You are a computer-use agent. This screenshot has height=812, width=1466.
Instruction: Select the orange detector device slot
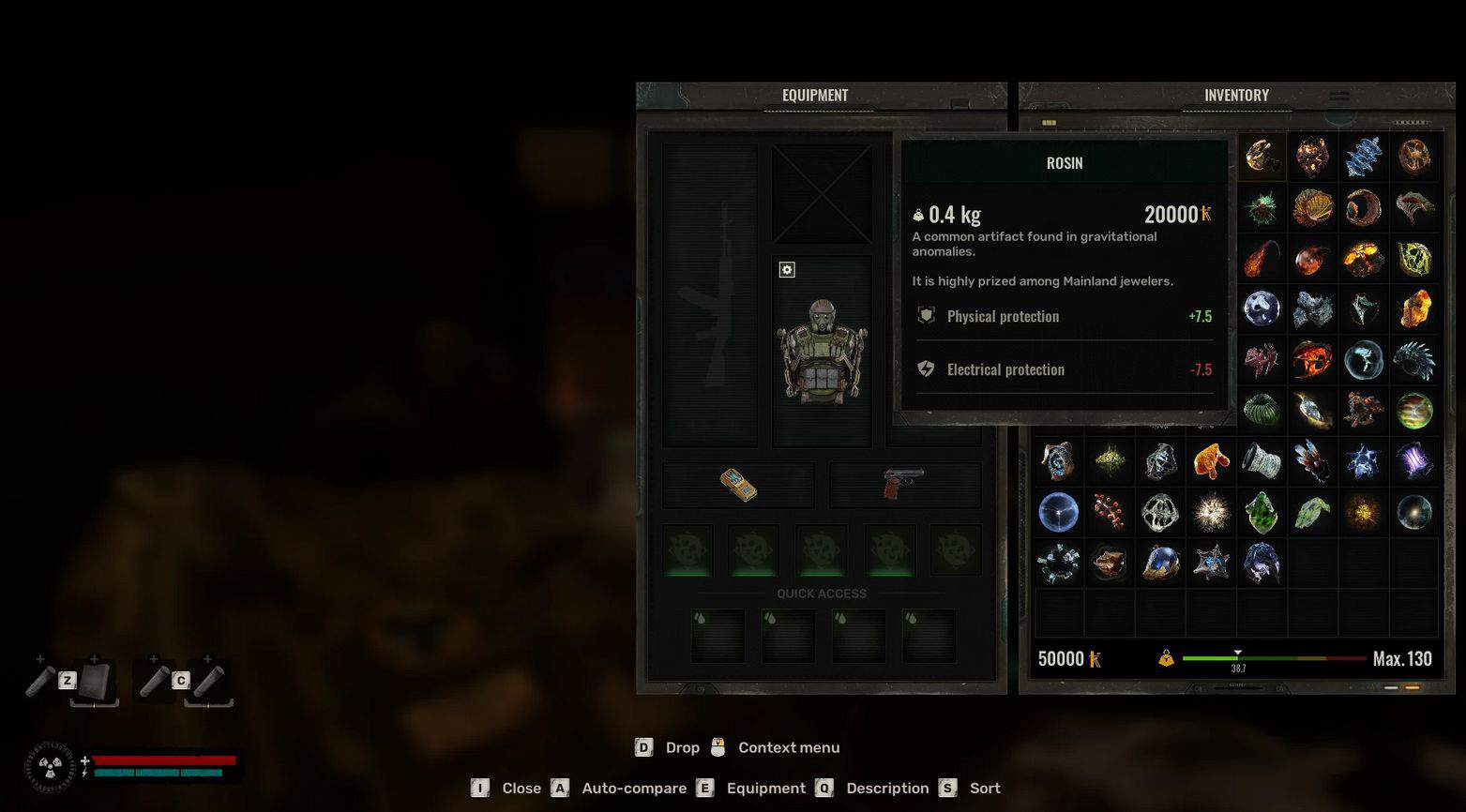click(x=738, y=484)
